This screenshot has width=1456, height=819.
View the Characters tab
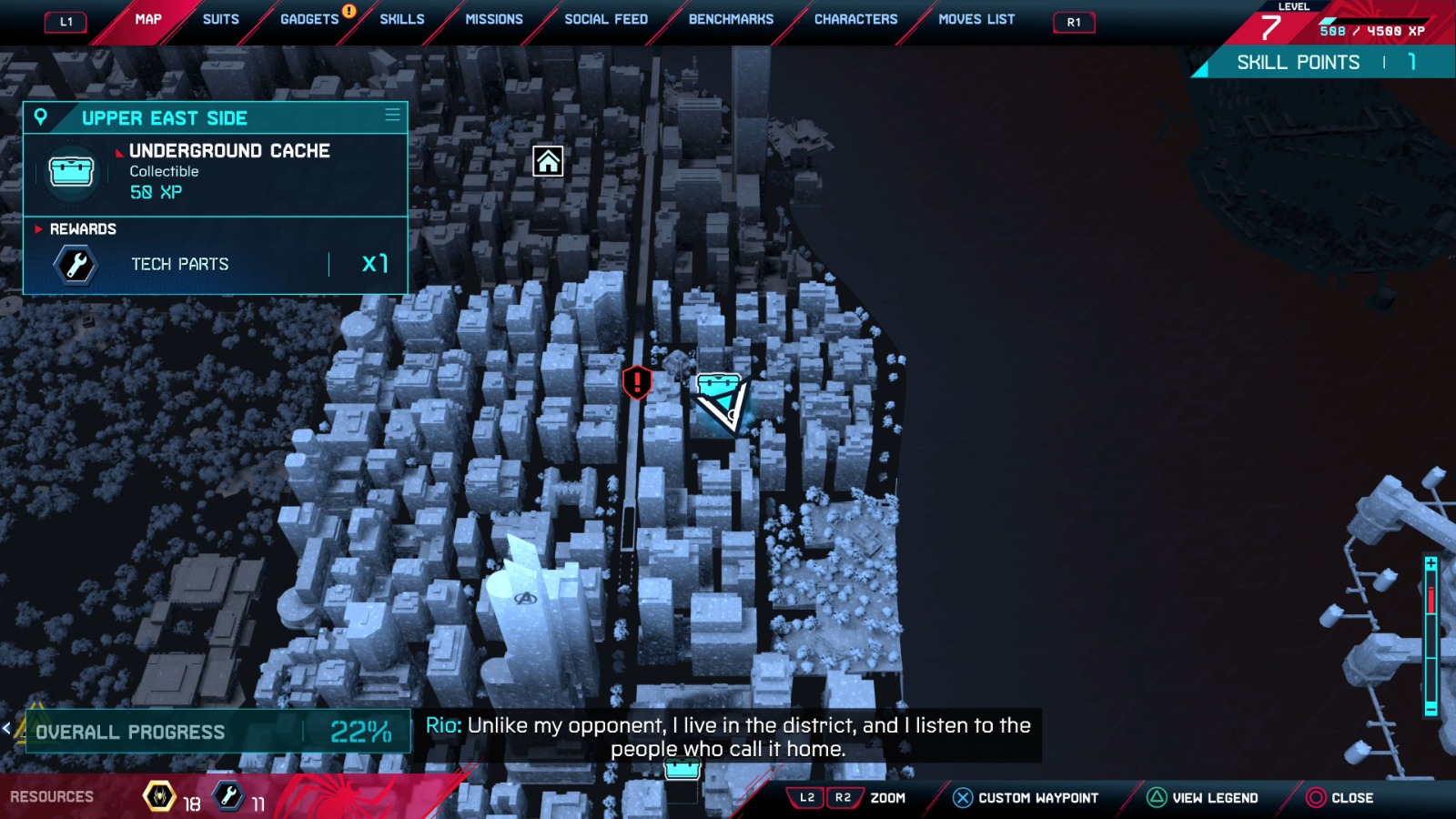coord(855,19)
